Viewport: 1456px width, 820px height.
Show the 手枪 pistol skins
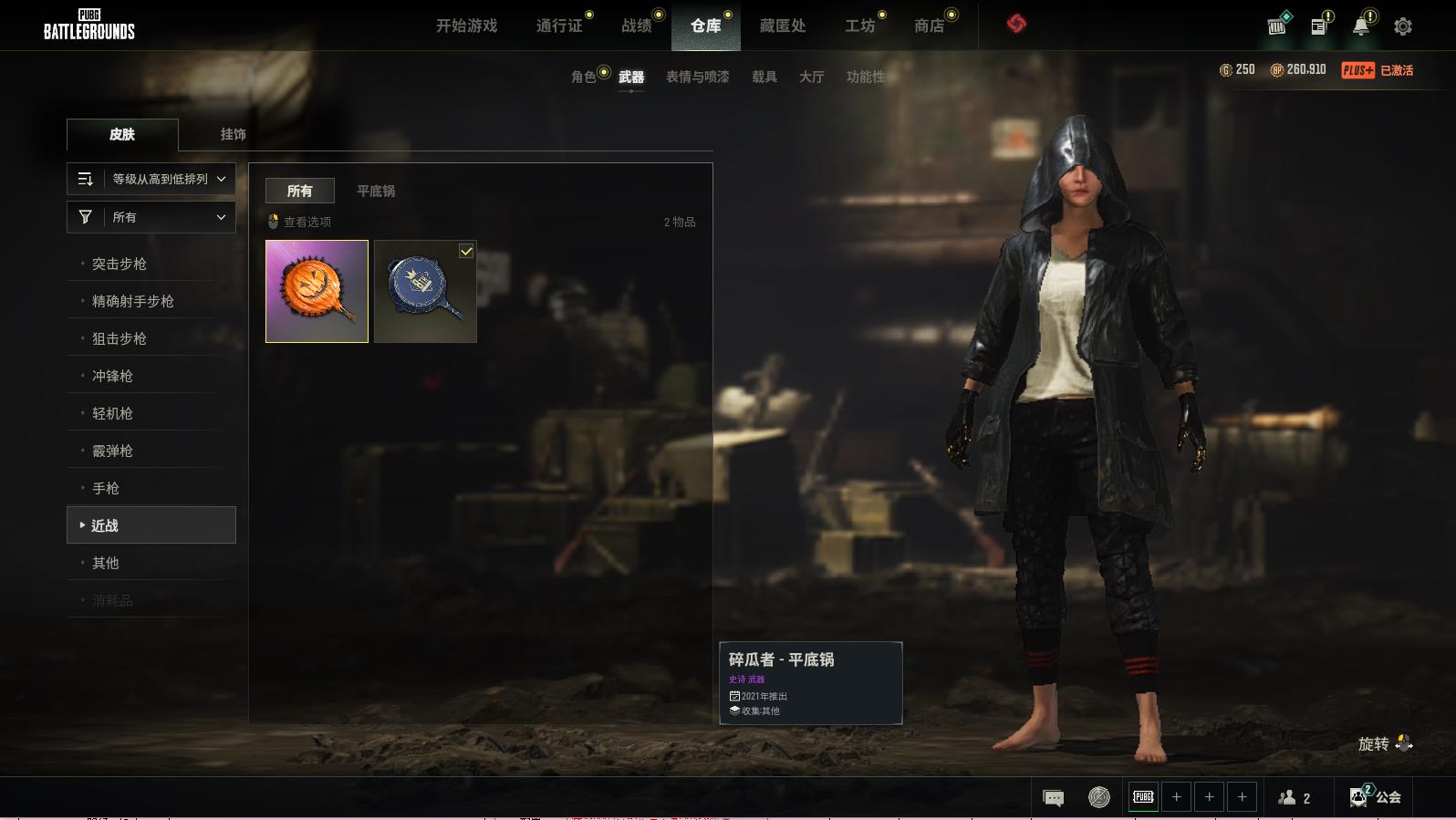point(106,488)
